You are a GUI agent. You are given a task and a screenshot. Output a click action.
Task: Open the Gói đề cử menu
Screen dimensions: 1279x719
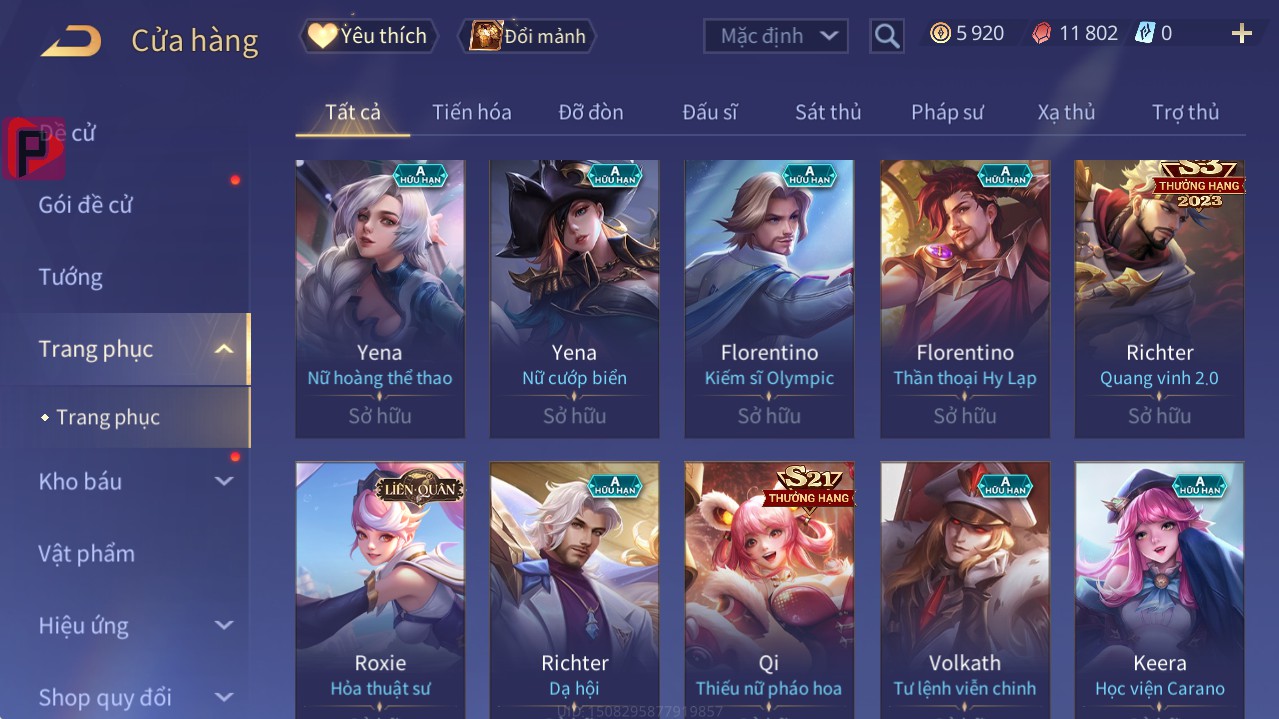pos(86,205)
